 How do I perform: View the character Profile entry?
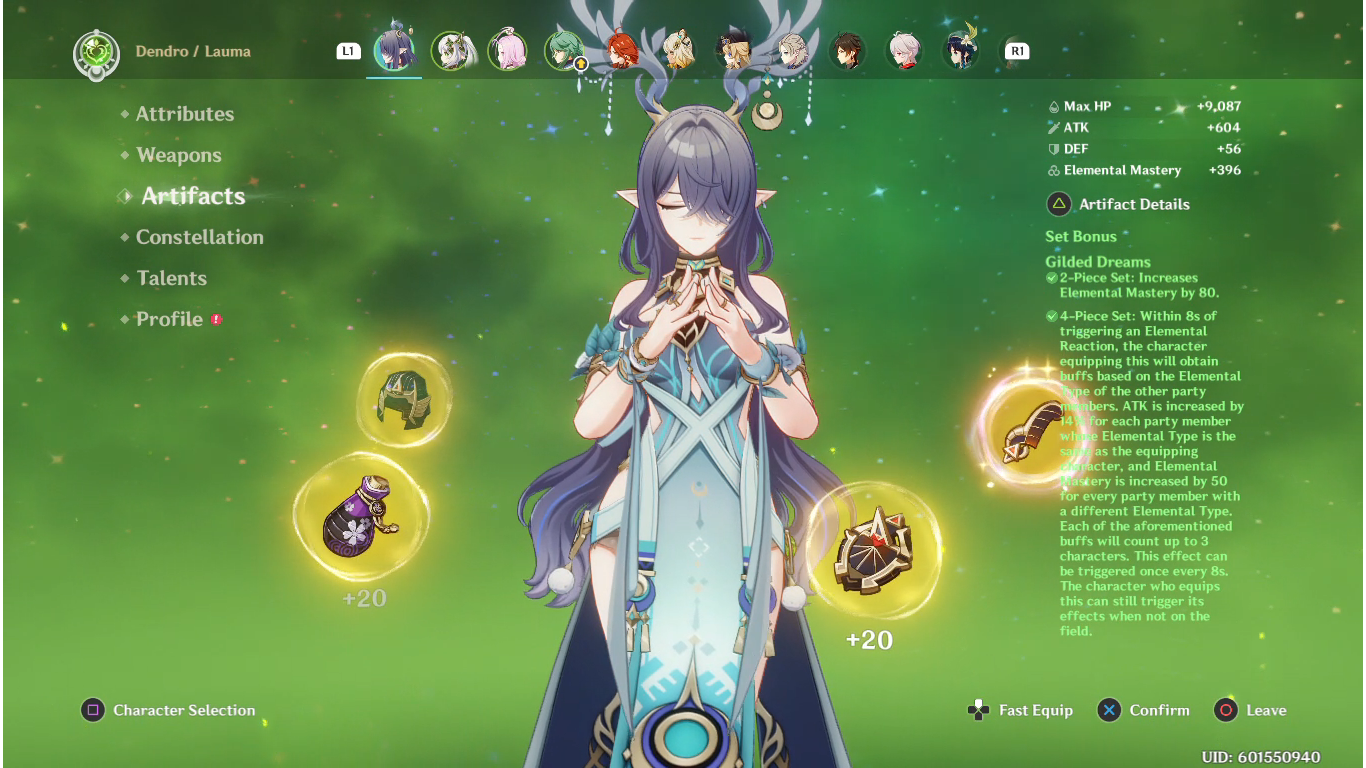(169, 319)
